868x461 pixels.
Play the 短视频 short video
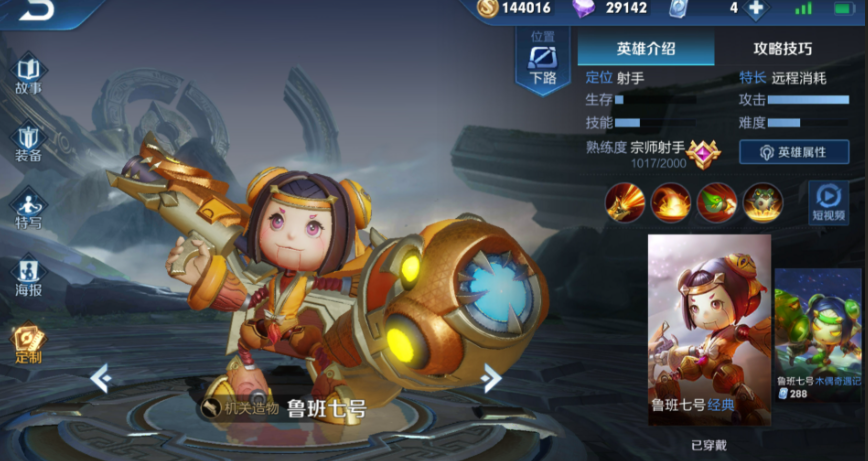pos(827,201)
